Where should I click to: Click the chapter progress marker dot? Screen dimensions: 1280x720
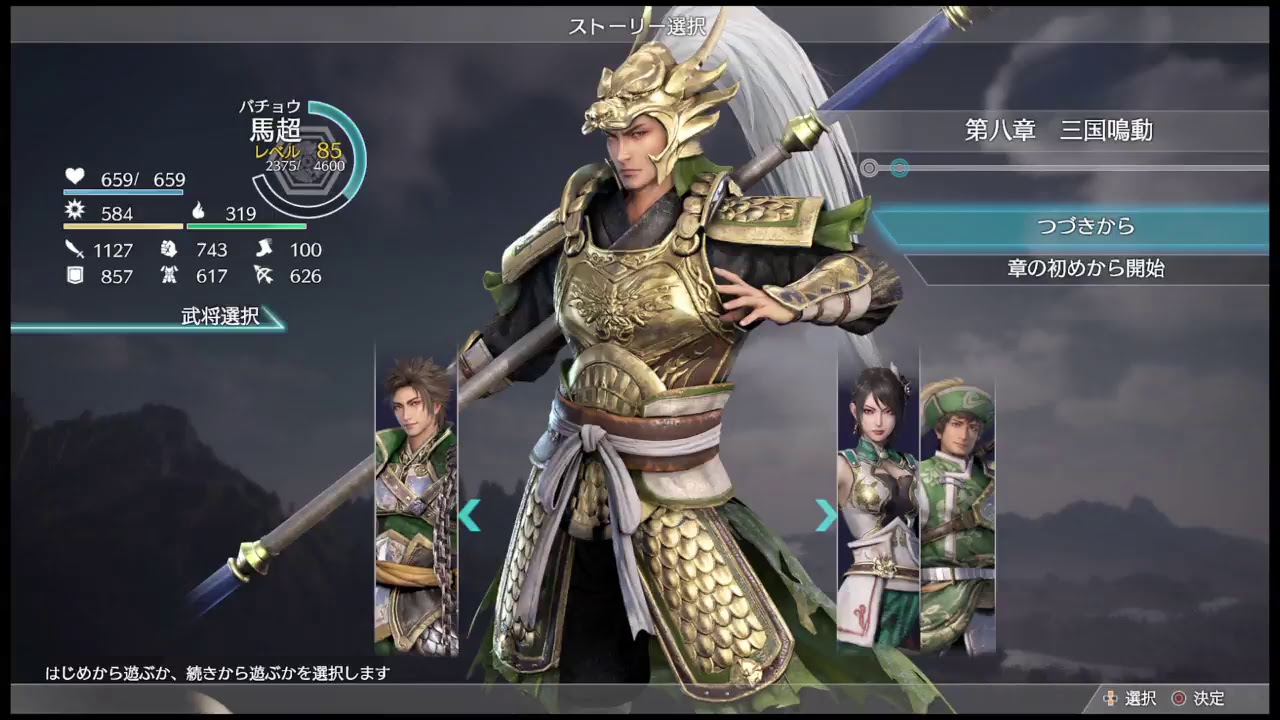point(899,167)
